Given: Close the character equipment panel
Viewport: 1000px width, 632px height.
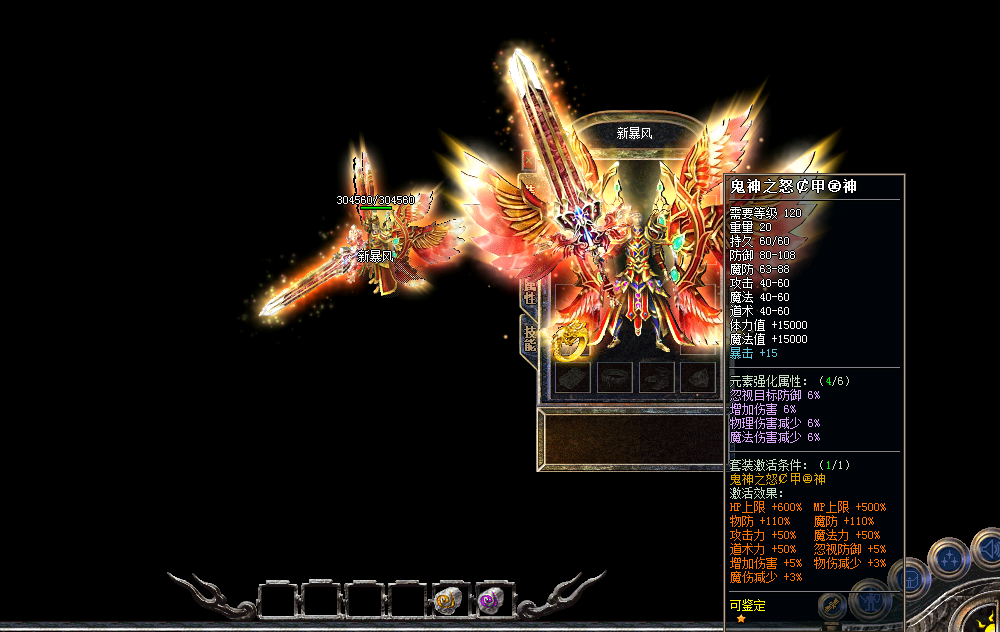Looking at the screenshot, I should (529, 160).
